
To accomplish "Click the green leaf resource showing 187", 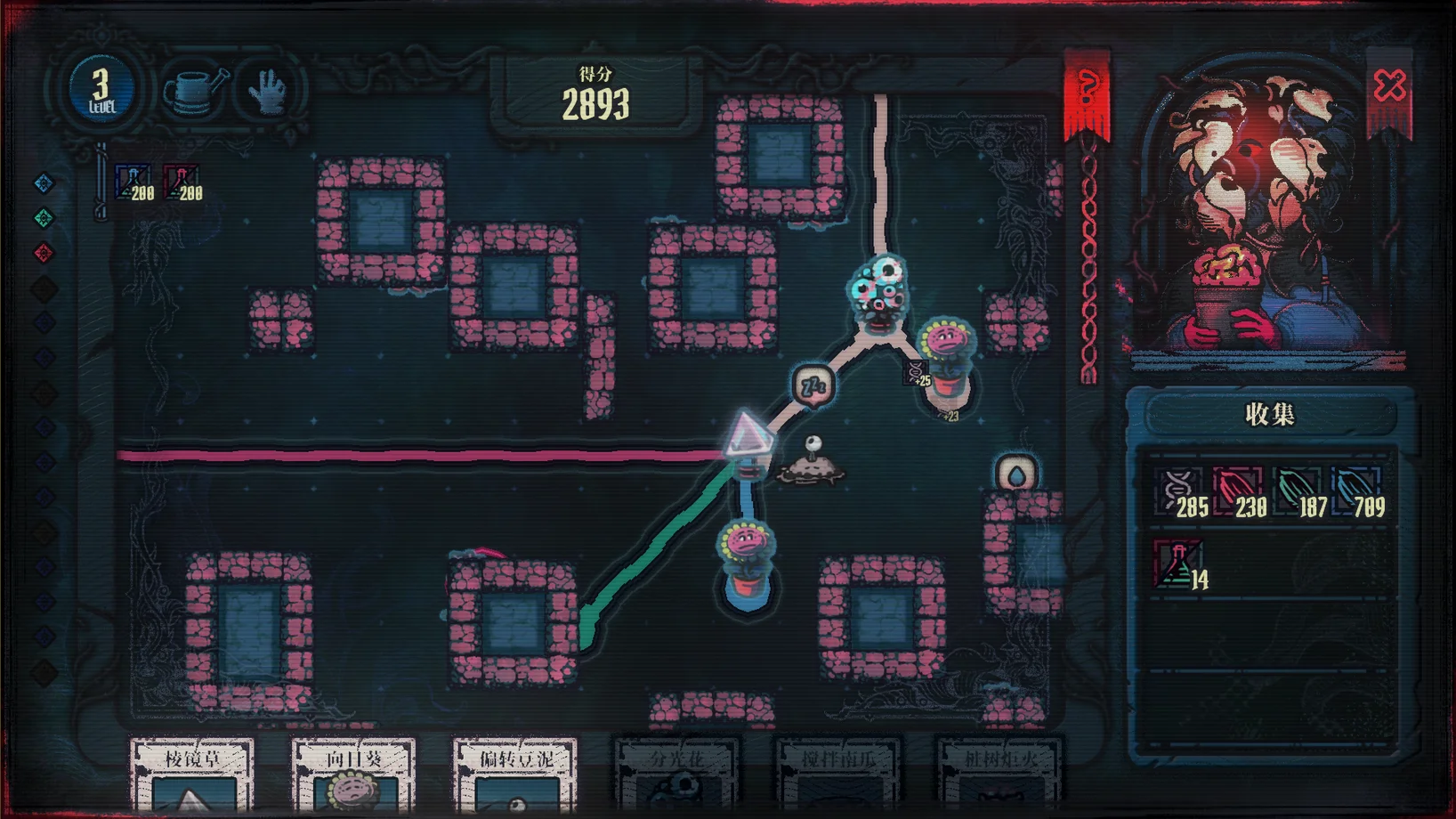I will coord(1298,492).
